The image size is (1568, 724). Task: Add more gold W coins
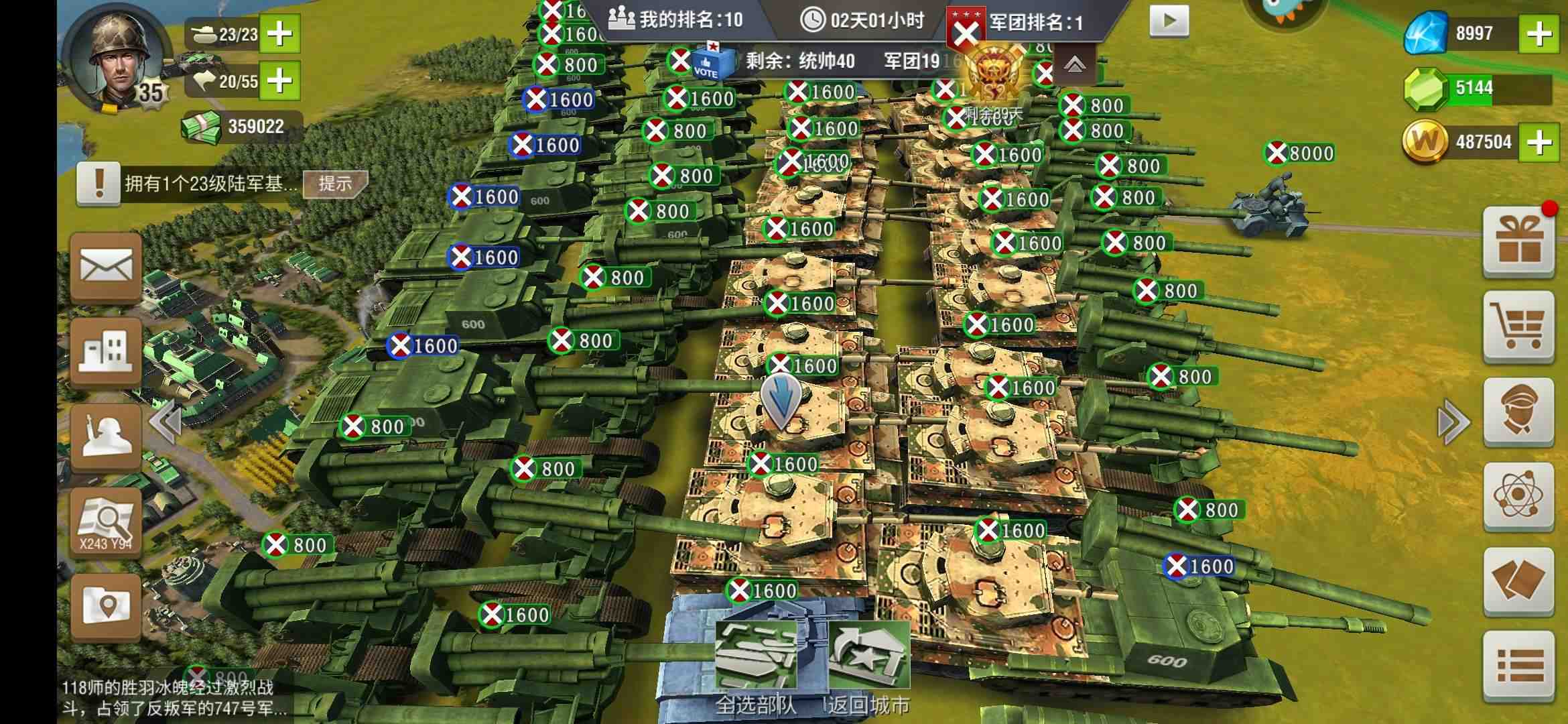tap(1539, 142)
